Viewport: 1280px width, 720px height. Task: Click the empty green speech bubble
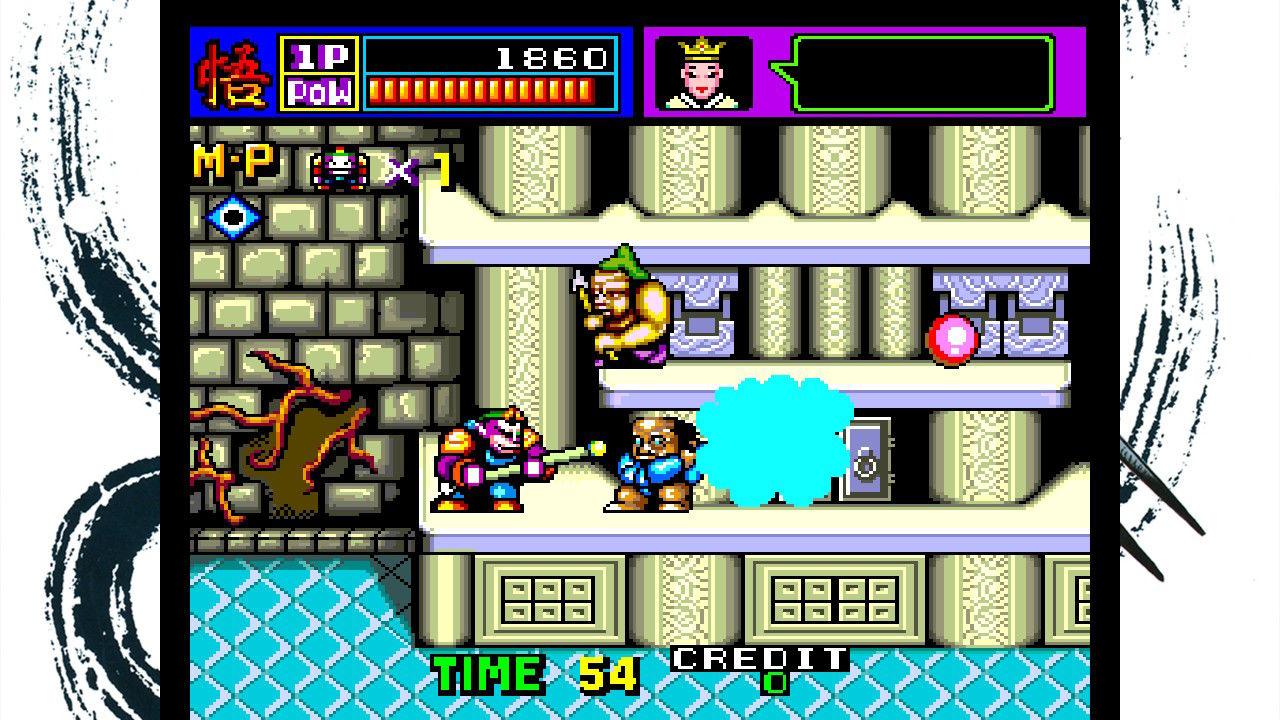920,73
